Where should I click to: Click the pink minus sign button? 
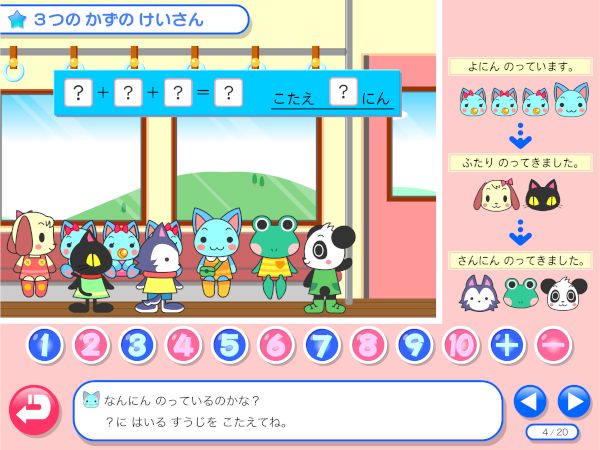pyautogui.click(x=553, y=345)
